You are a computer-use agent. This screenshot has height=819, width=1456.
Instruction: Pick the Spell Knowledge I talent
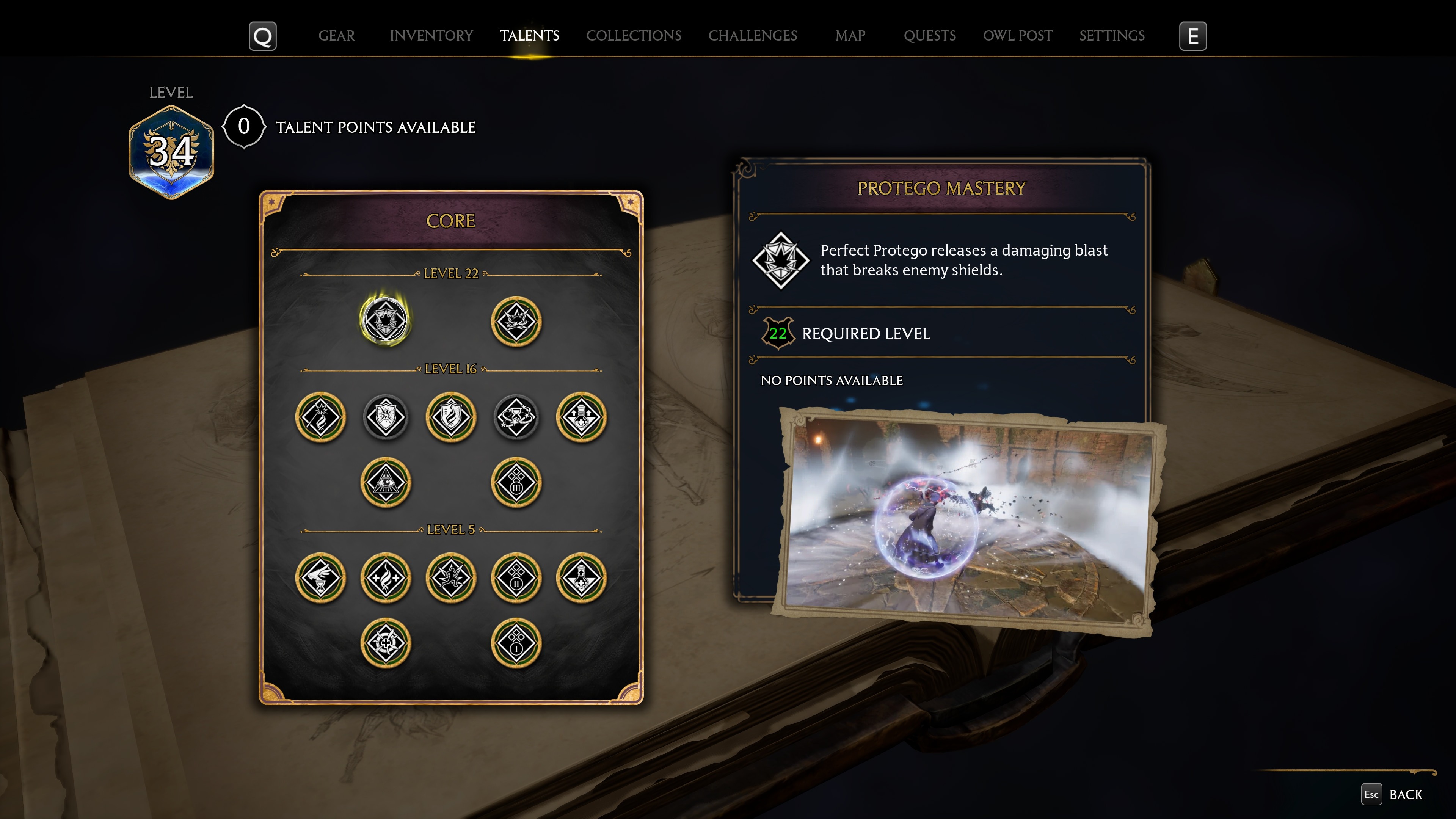click(x=516, y=643)
